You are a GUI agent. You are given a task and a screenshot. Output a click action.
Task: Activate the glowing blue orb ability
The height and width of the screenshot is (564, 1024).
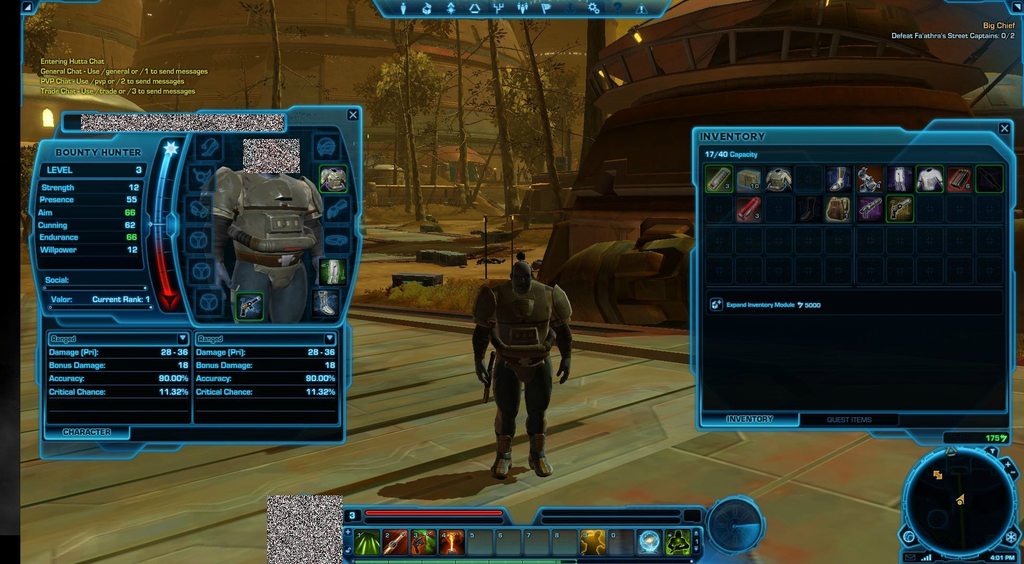pos(650,543)
